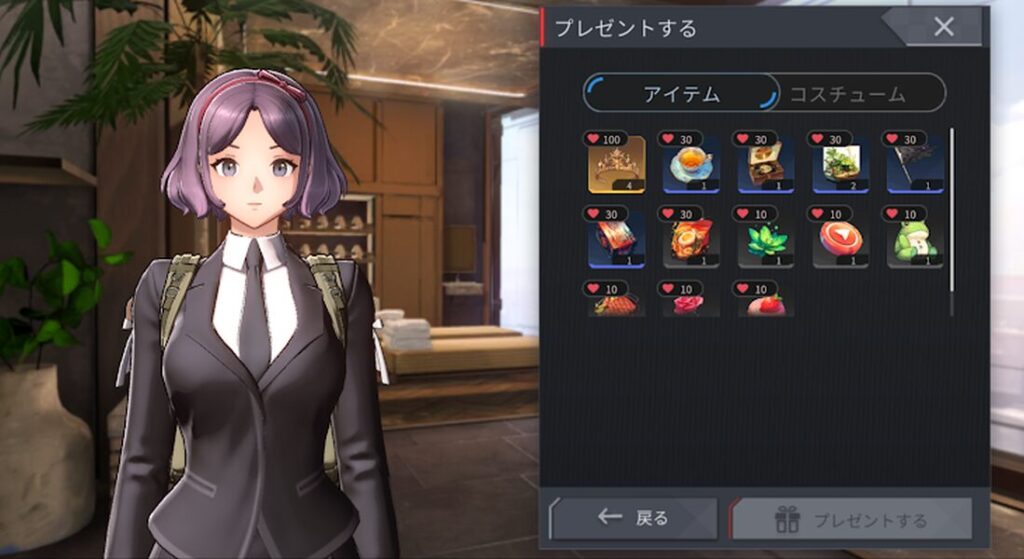Close the プレゼントする gift window
The width and height of the screenshot is (1024, 559).
pyautogui.click(x=943, y=27)
